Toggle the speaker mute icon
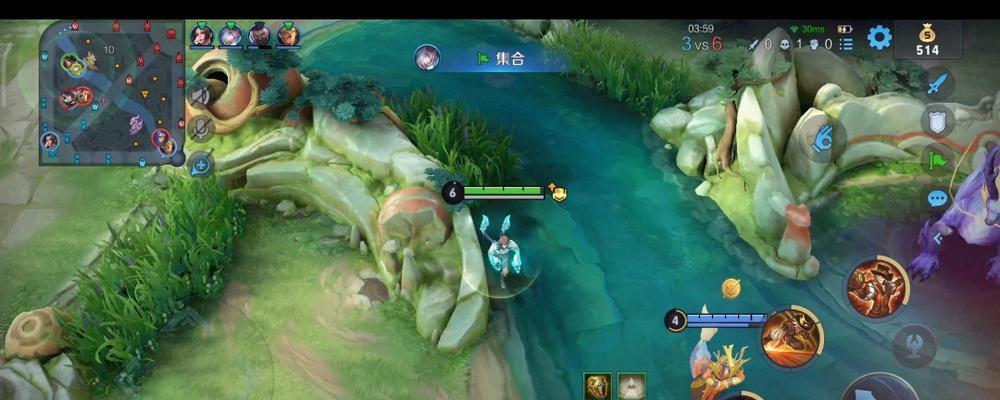This screenshot has height=400, width=1000. click(x=200, y=96)
